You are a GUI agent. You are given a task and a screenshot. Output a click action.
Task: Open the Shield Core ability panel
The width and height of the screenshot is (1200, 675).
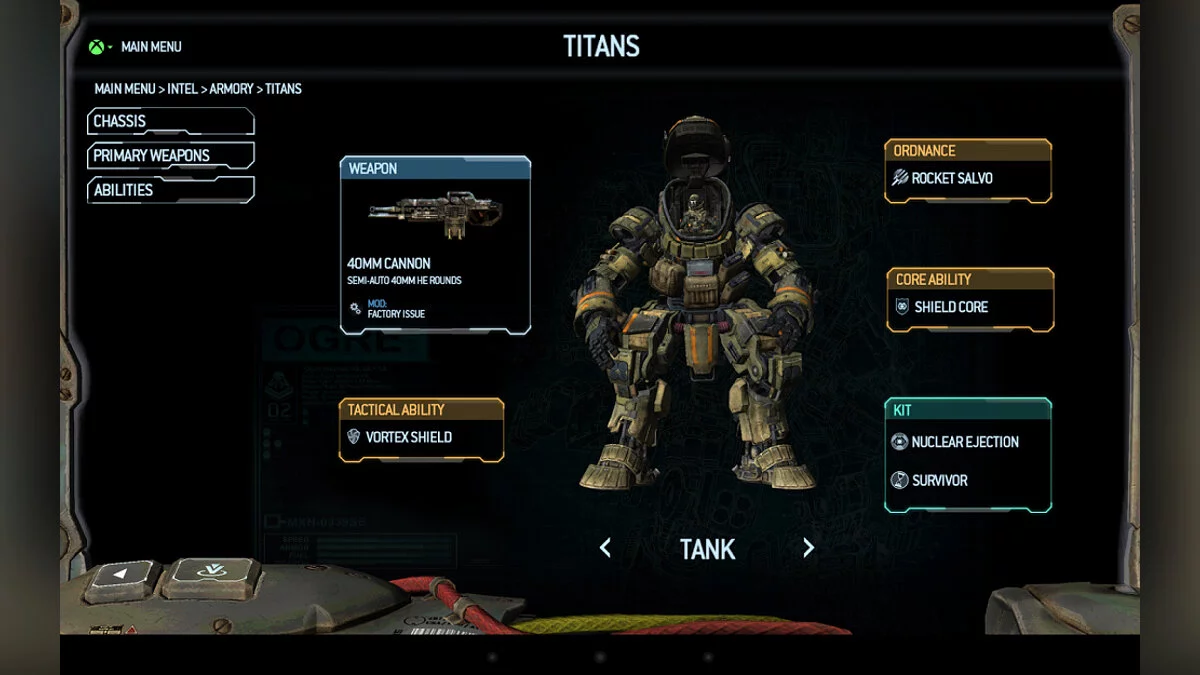(969, 307)
